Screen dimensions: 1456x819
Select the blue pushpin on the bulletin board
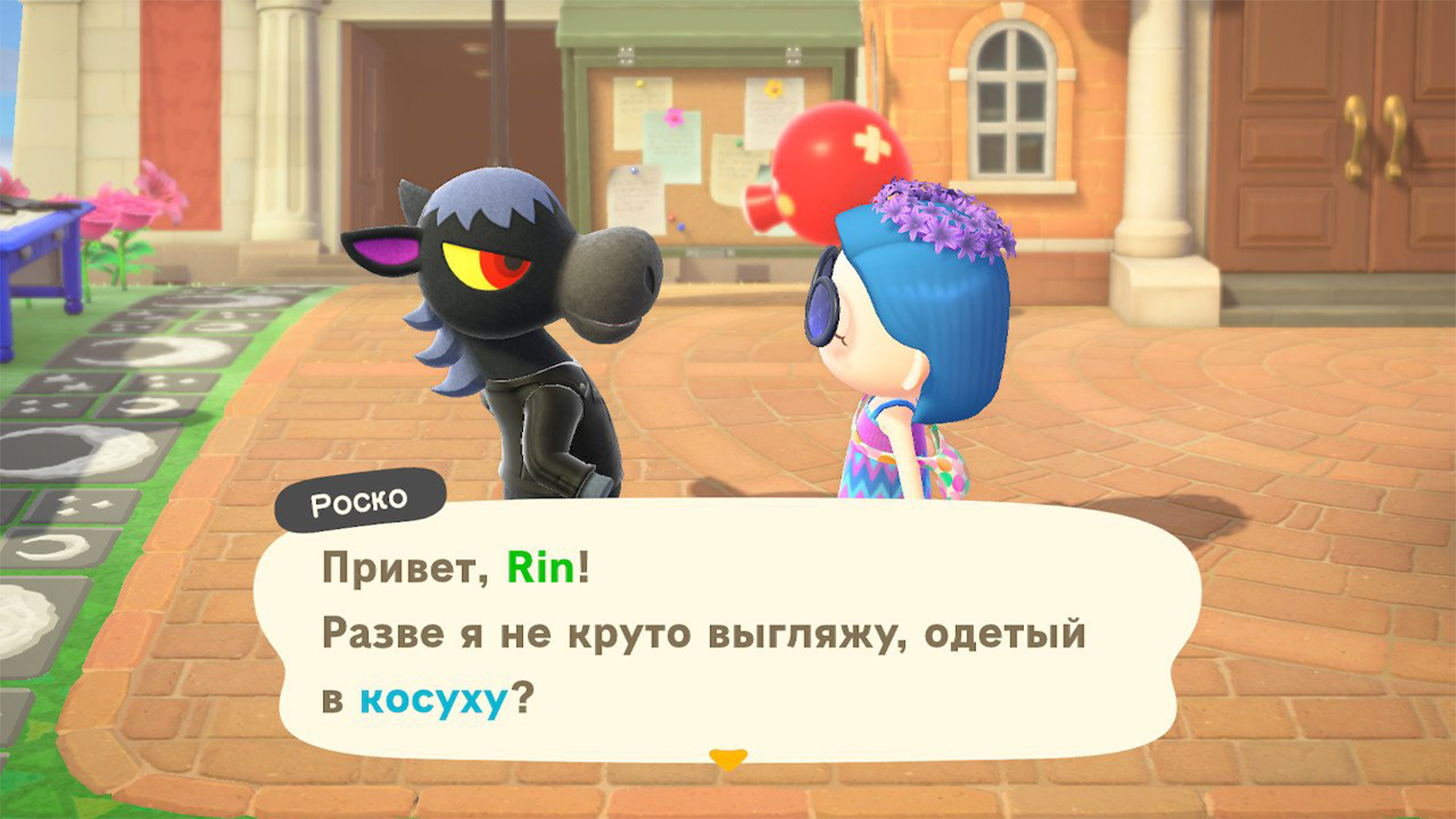pos(636,171)
